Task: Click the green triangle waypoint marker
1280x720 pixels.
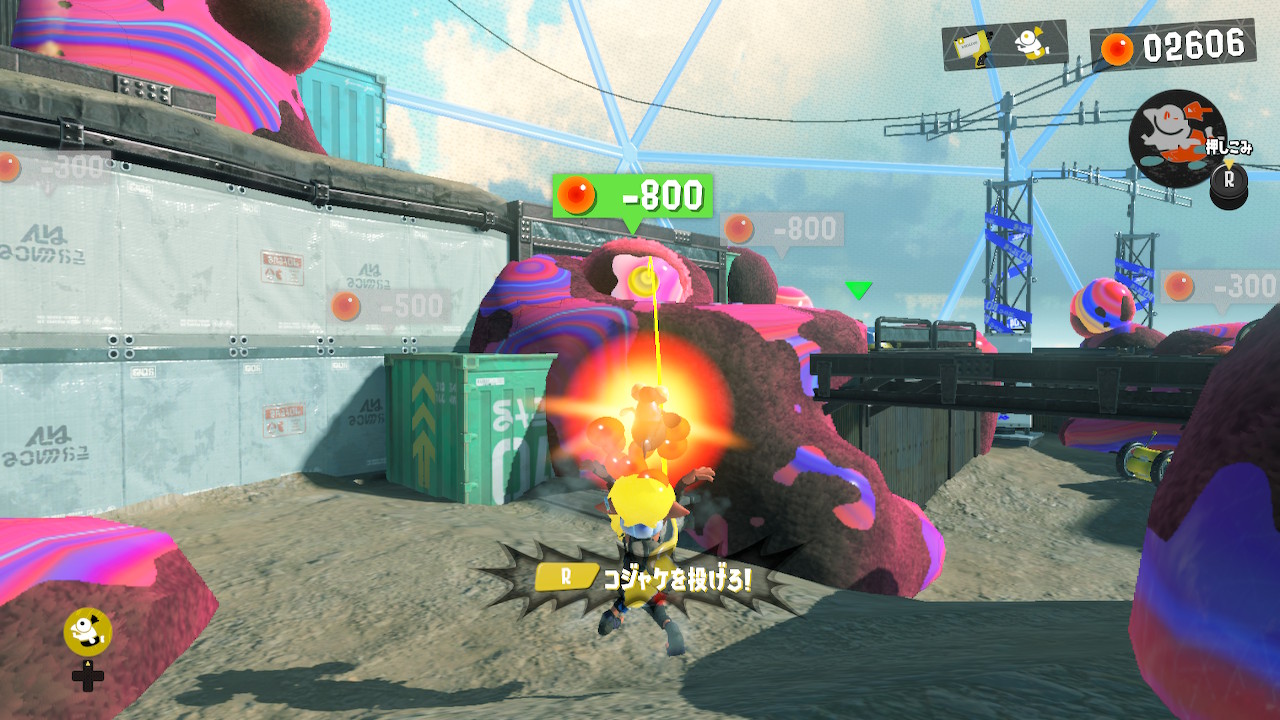Action: pos(858,290)
